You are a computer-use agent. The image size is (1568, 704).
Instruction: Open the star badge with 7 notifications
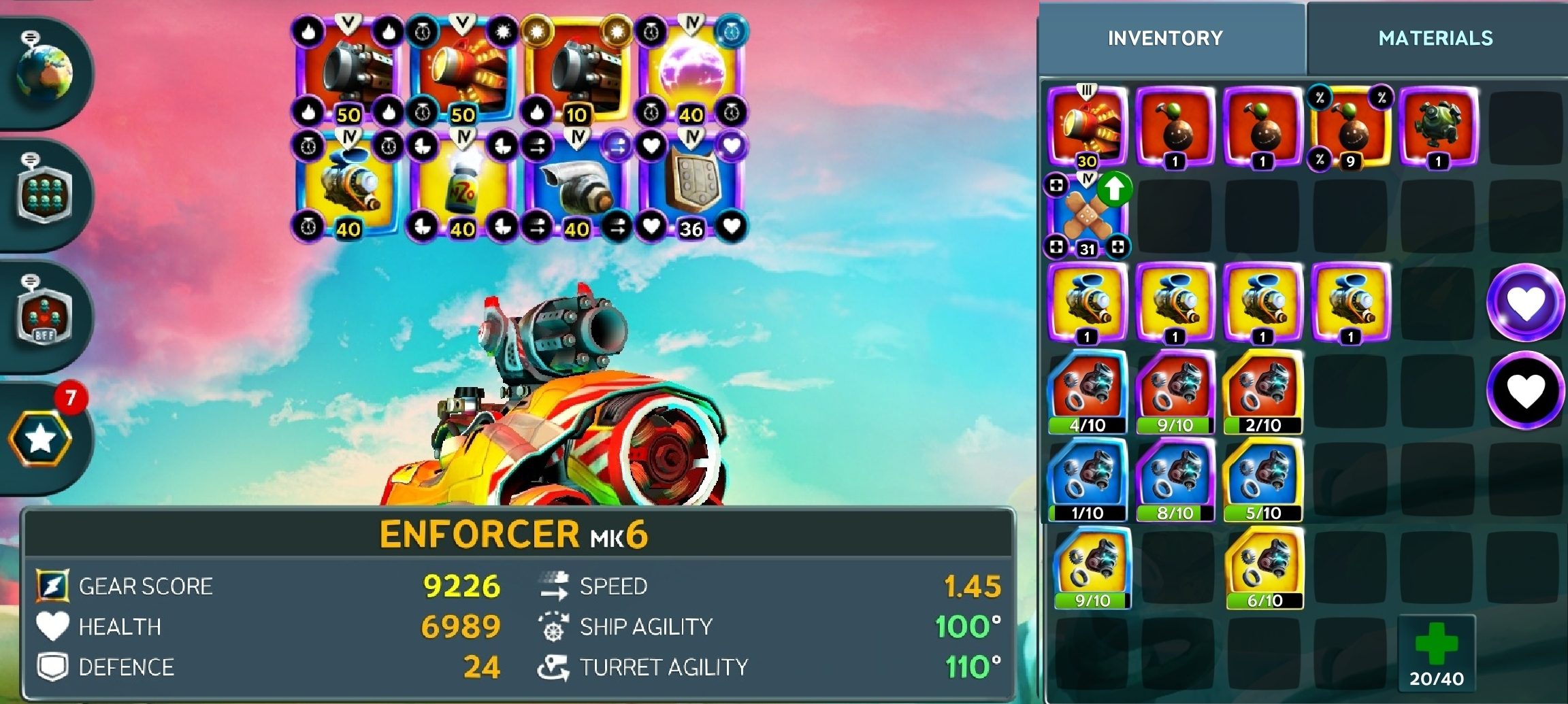tap(41, 438)
